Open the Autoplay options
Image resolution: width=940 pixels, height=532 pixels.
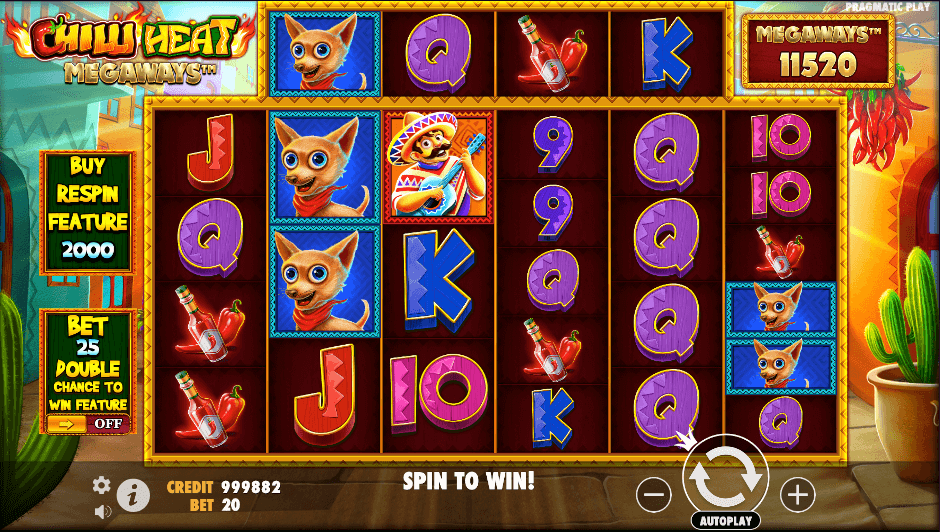[725, 521]
